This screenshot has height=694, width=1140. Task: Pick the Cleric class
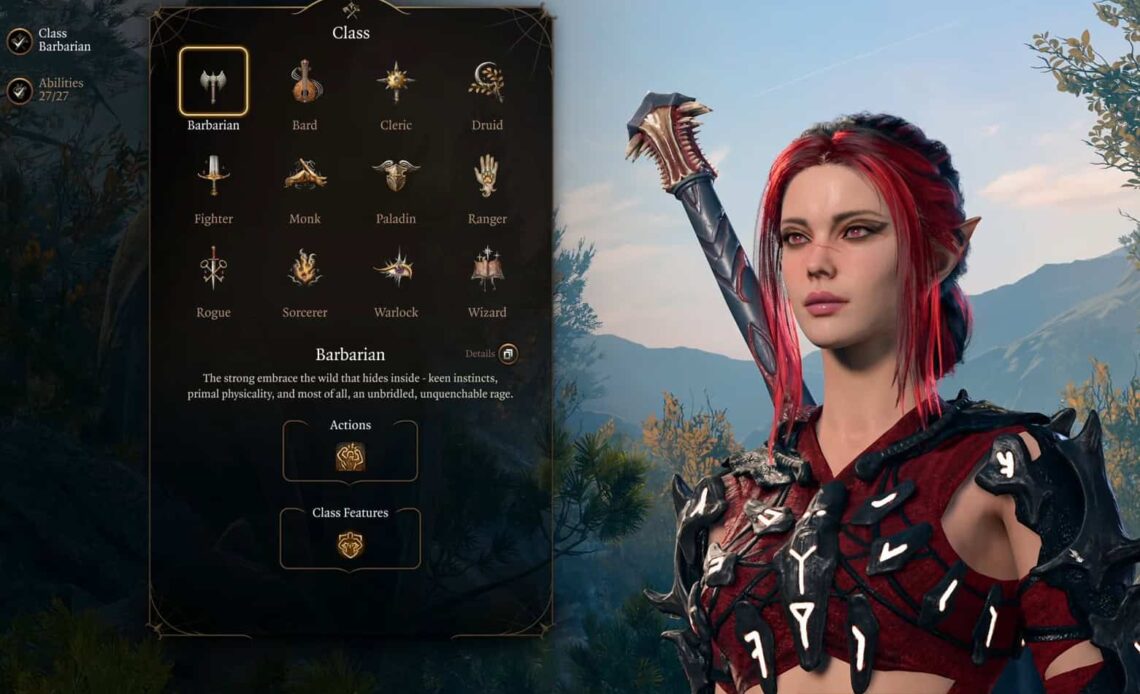[x=396, y=82]
